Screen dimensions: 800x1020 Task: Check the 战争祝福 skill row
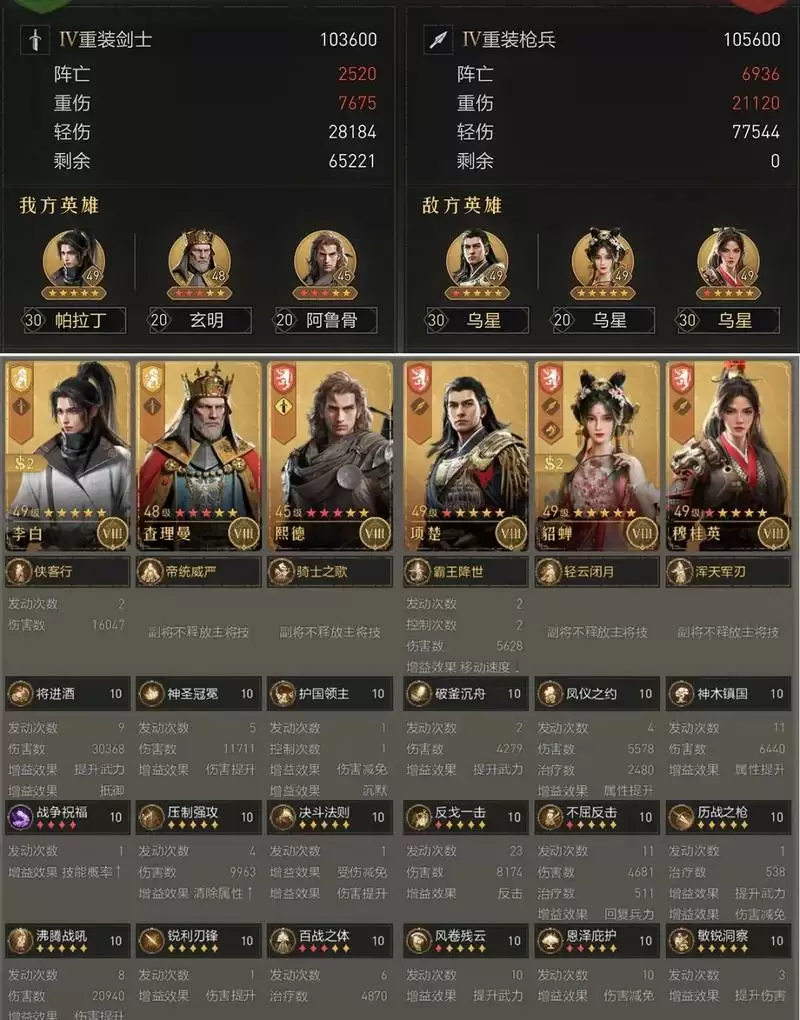point(68,816)
